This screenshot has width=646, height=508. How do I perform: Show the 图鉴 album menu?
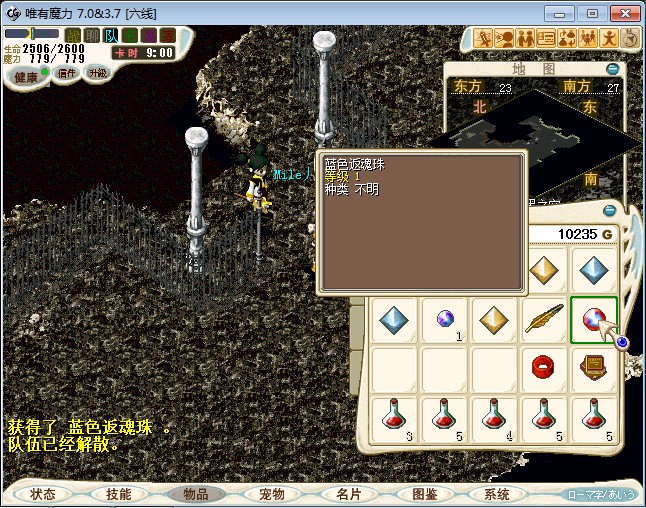pos(424,494)
